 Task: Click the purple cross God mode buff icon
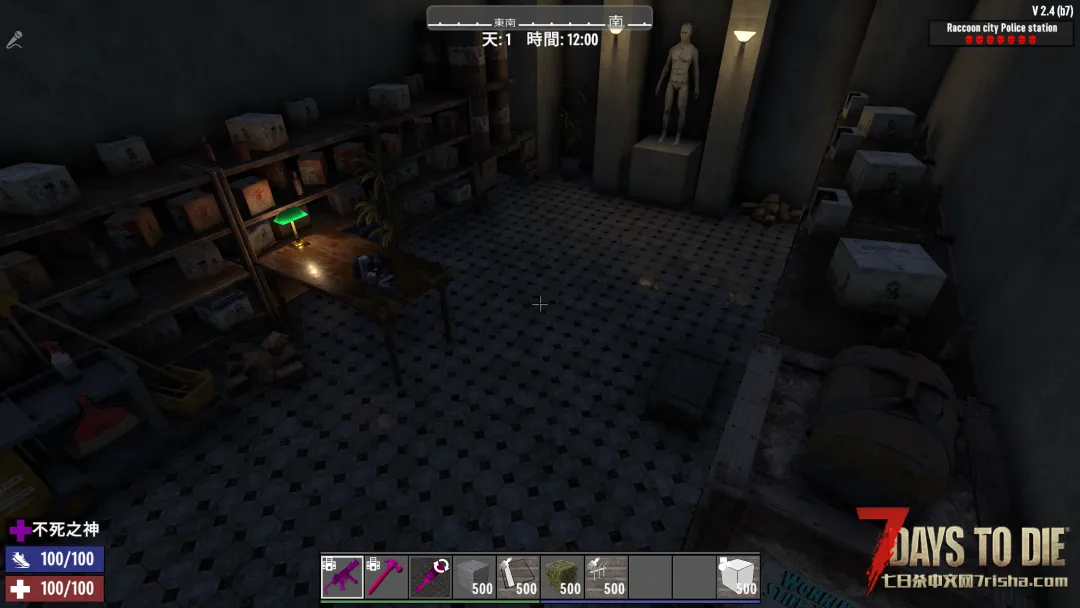coord(19,530)
